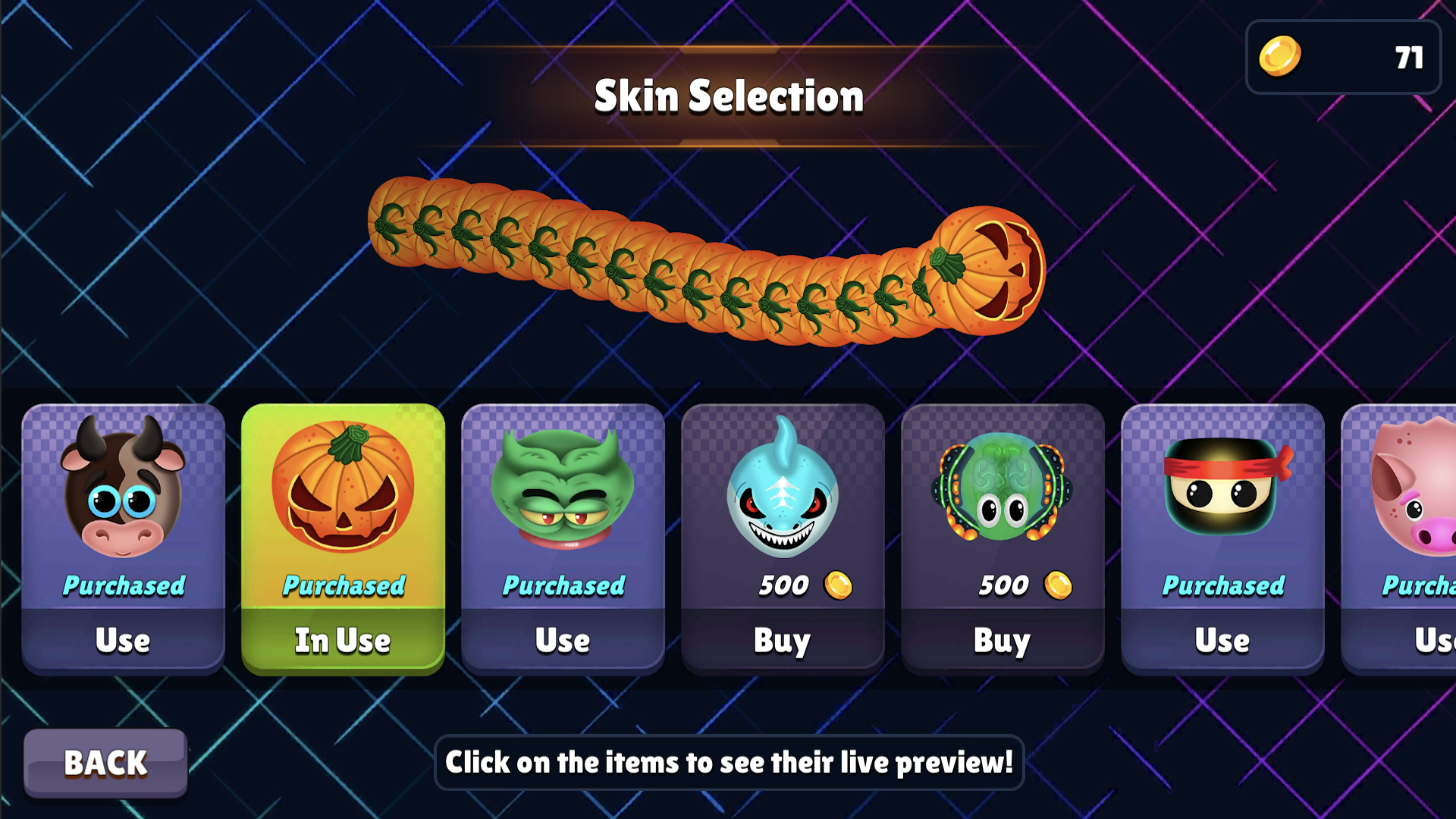Open the gold coin balance panel

coord(1343,58)
